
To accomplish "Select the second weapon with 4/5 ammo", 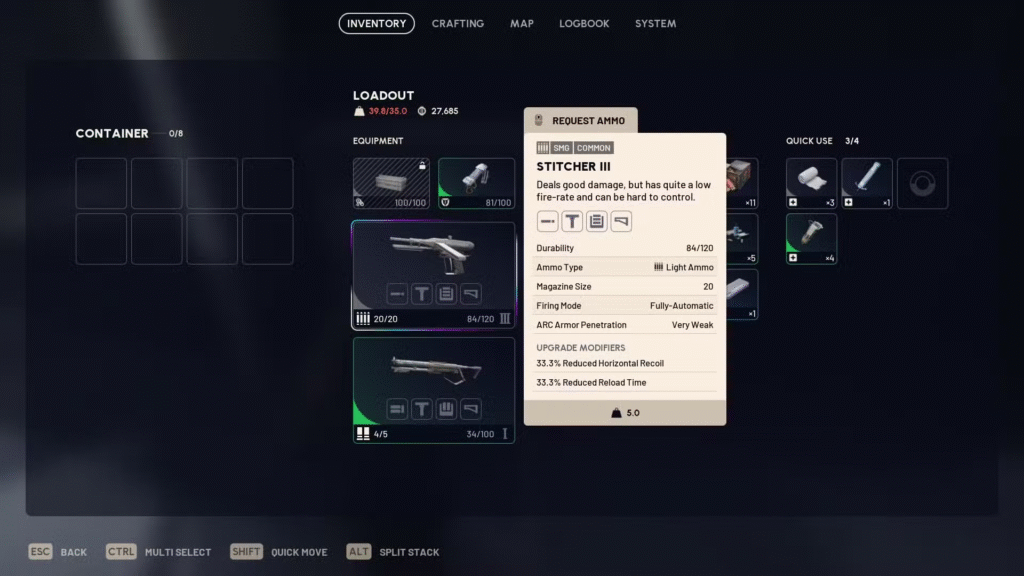I will pos(433,389).
